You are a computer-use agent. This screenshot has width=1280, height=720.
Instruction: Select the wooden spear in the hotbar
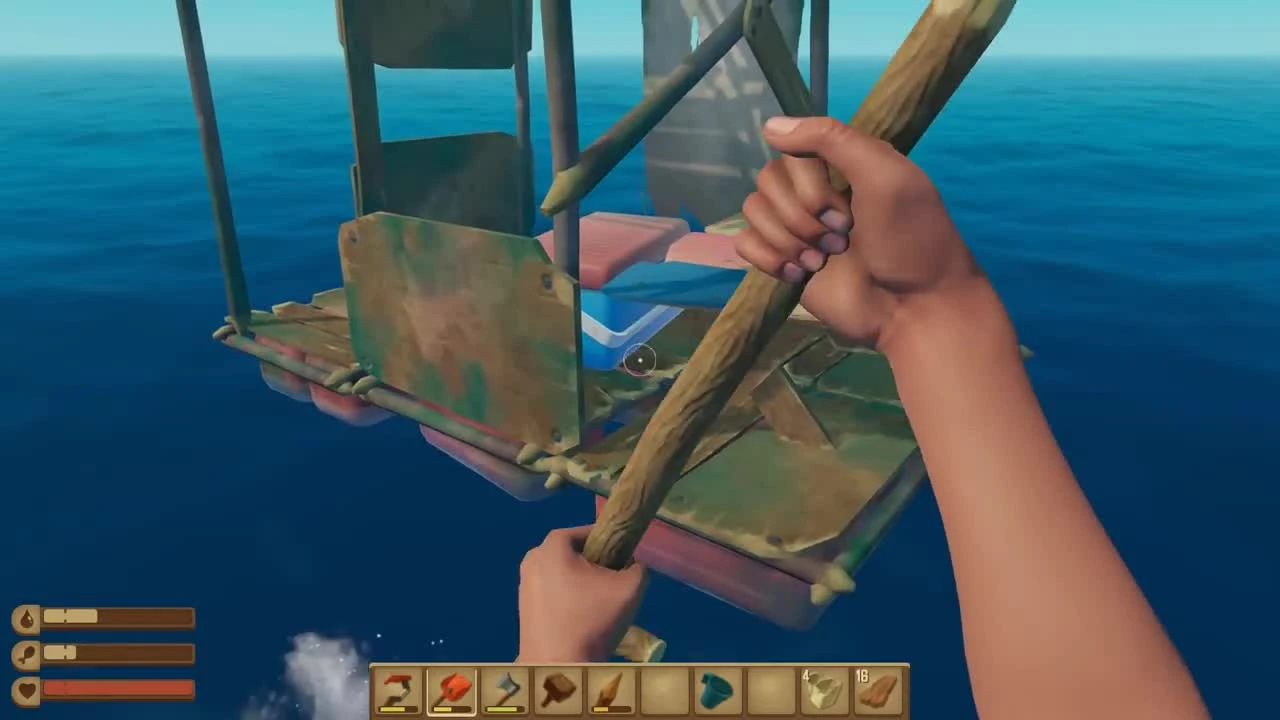click(x=609, y=688)
